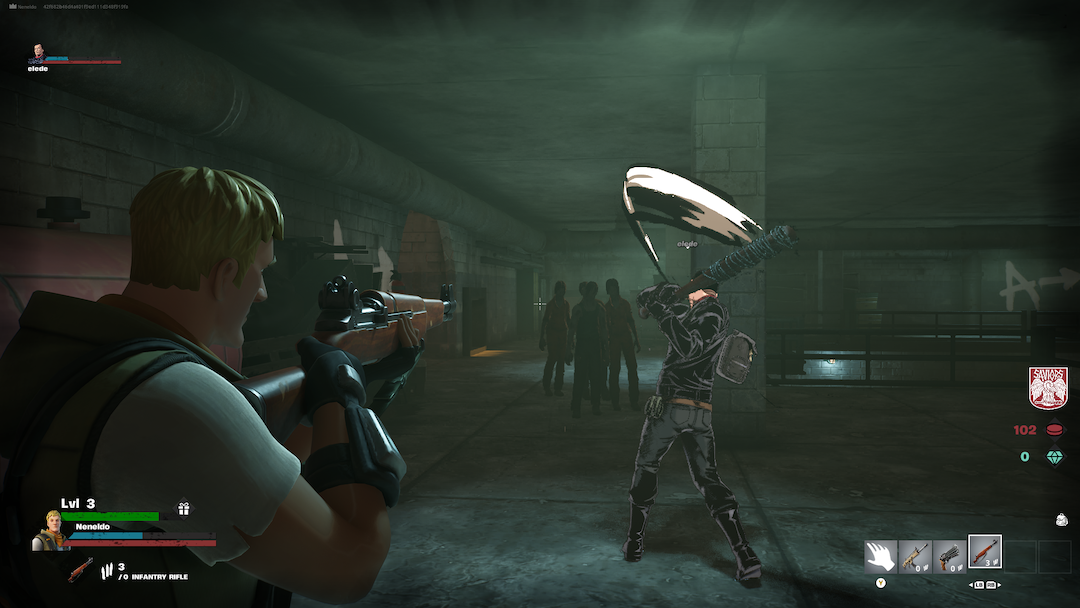Select the tan assault rifle hotbar slot
Viewport: 1080px width, 608px height.
[915, 556]
